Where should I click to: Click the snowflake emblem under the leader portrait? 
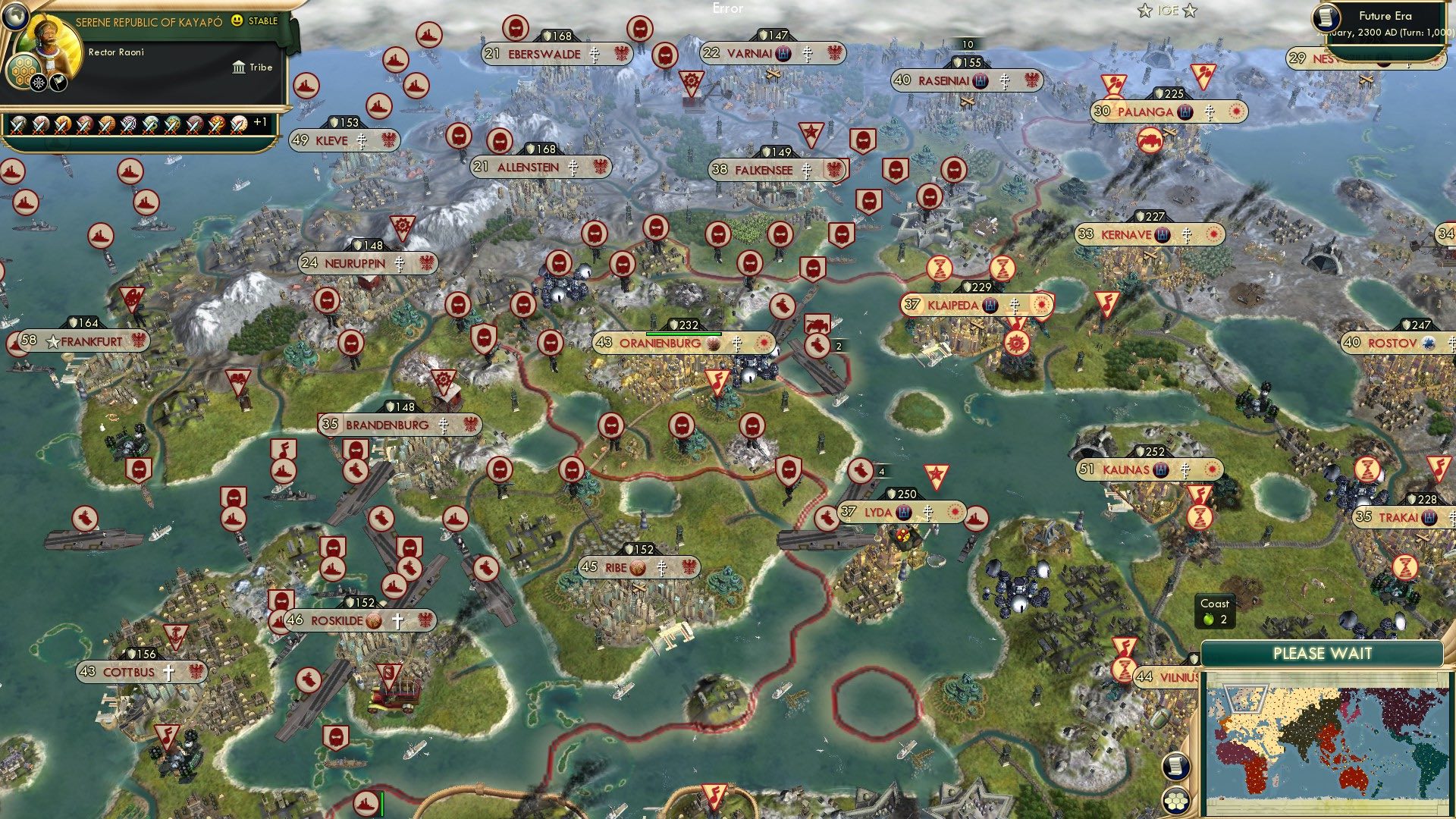click(x=37, y=82)
